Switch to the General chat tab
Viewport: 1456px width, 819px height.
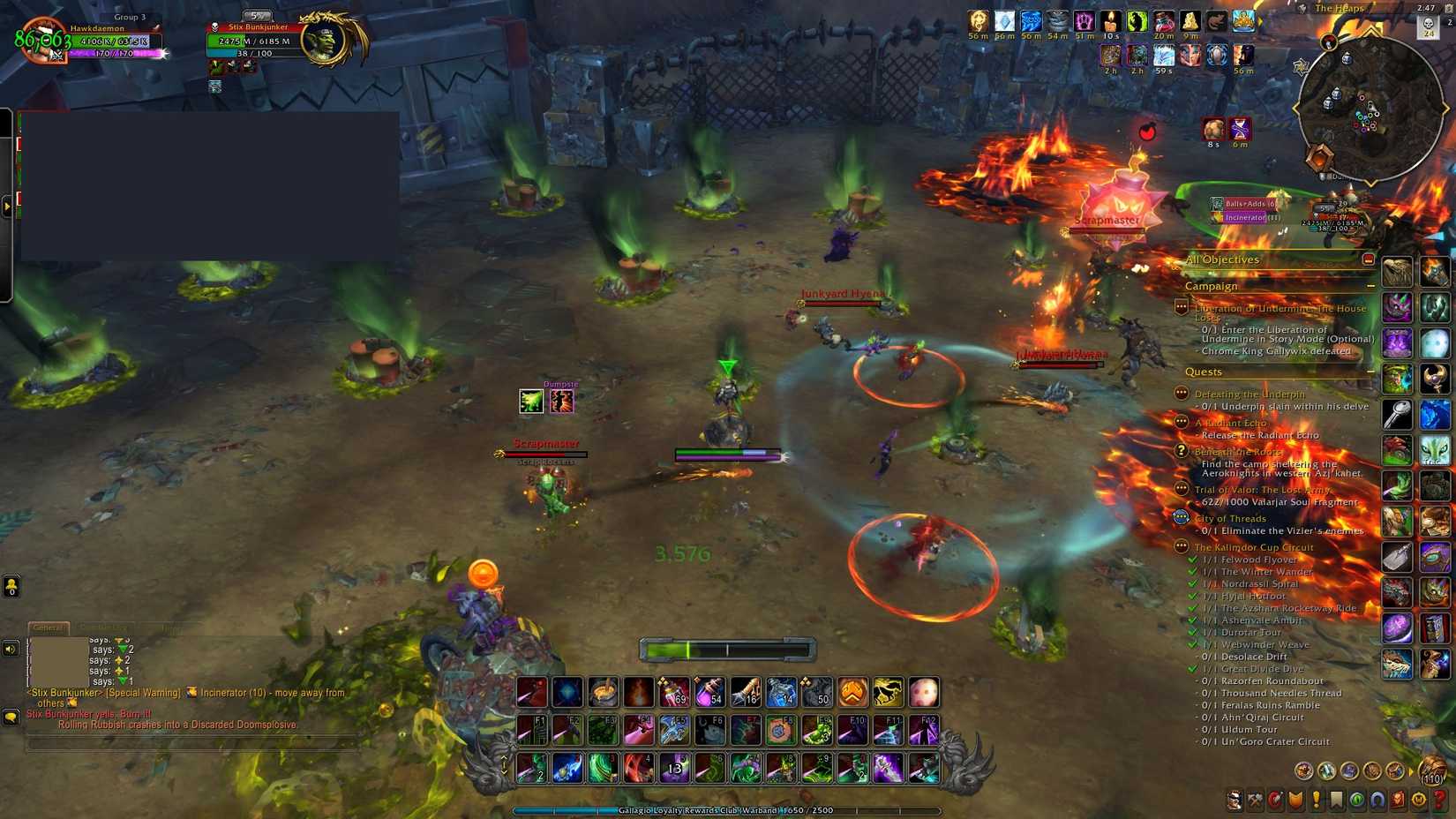(49, 628)
